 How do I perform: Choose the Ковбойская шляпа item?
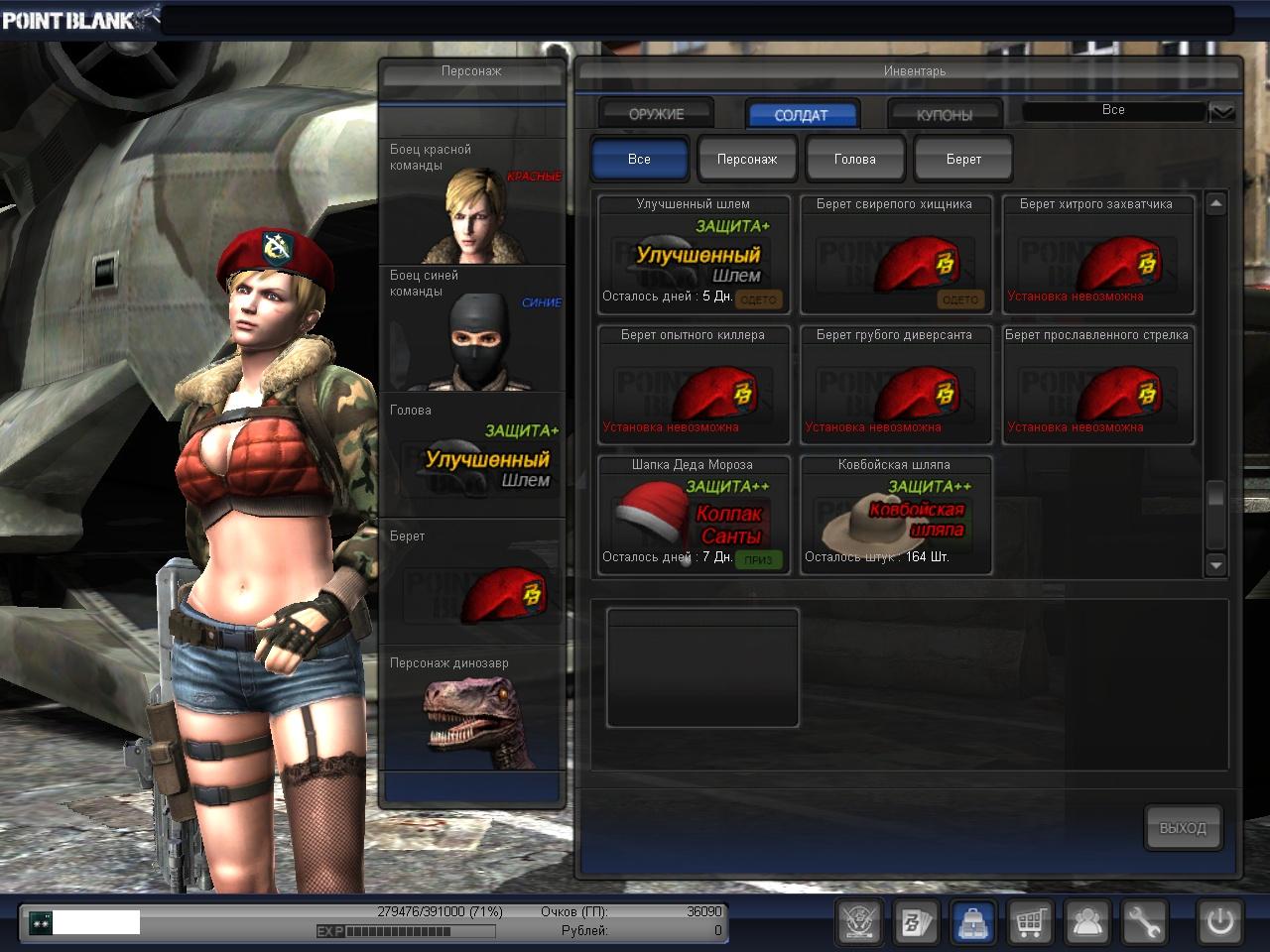896,516
